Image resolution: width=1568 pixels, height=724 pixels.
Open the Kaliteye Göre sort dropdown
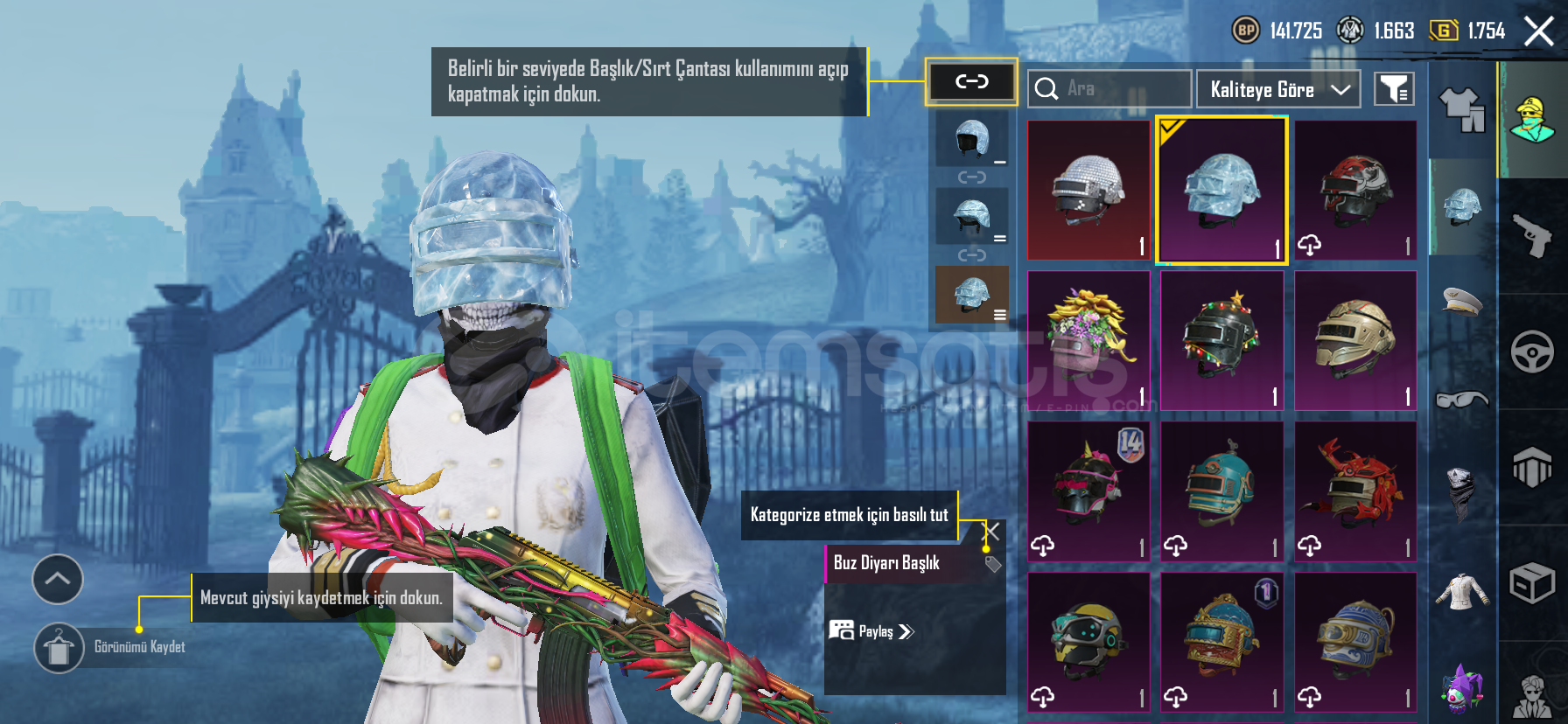coord(1277,89)
